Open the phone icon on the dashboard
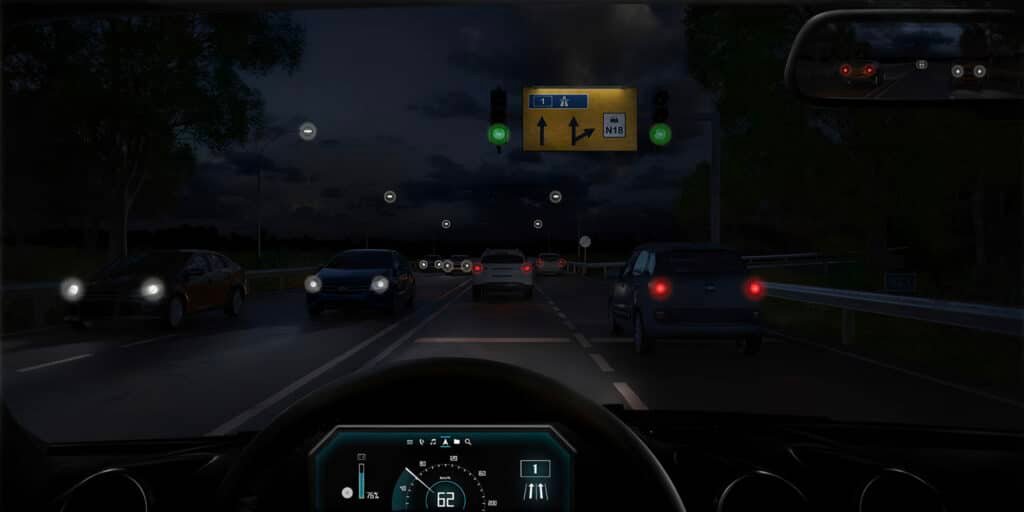 click(x=421, y=442)
